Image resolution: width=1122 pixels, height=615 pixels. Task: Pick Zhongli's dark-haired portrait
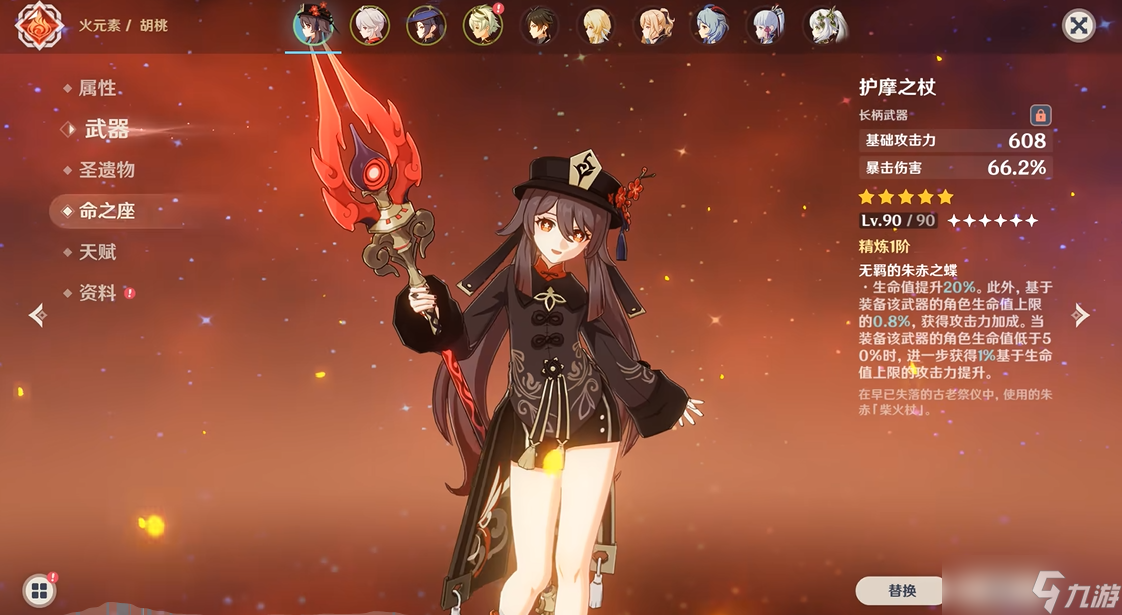pos(540,26)
